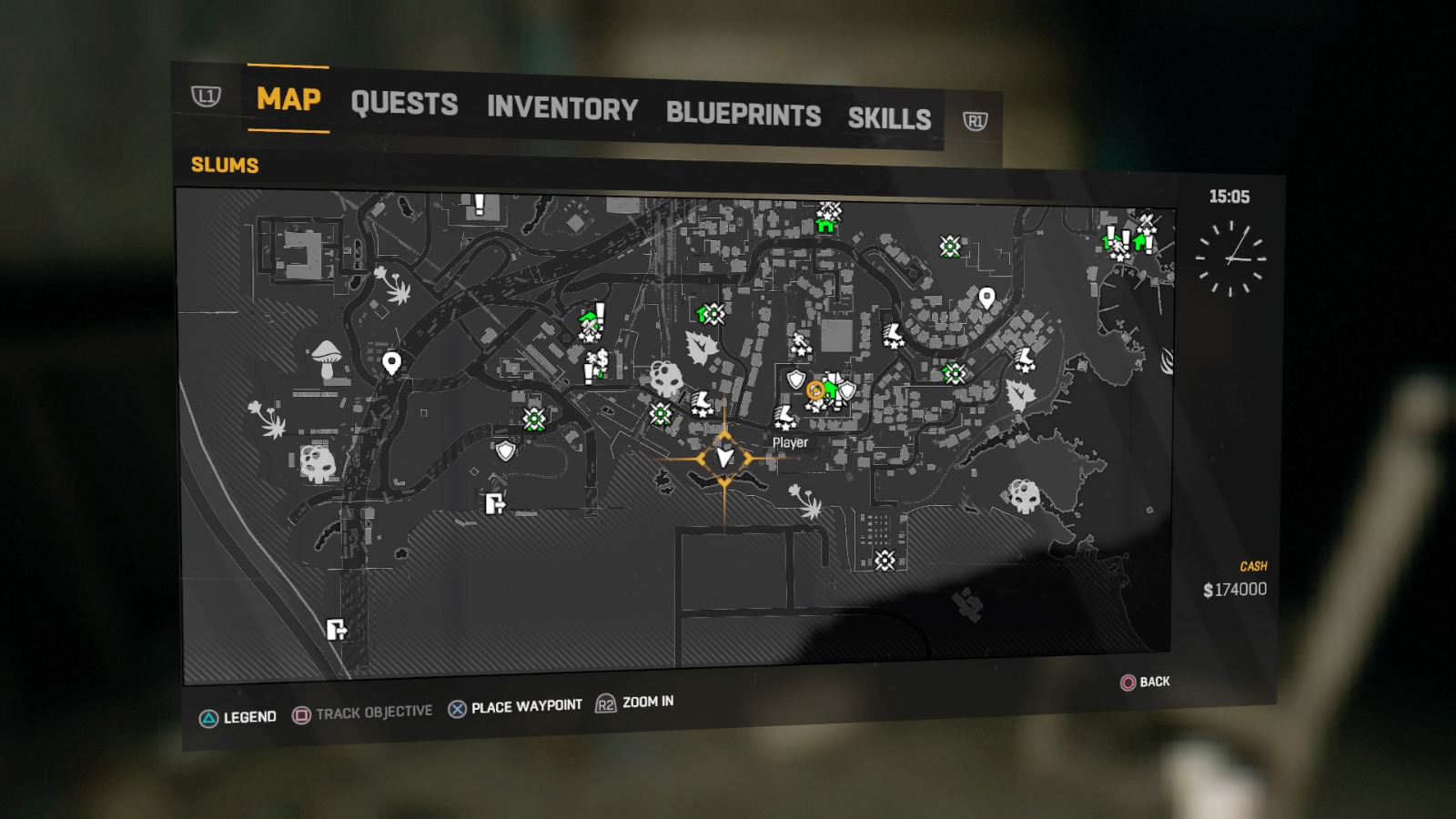The width and height of the screenshot is (1456, 819).
Task: Click the shield safe zone icon near Player
Action: 795,380
